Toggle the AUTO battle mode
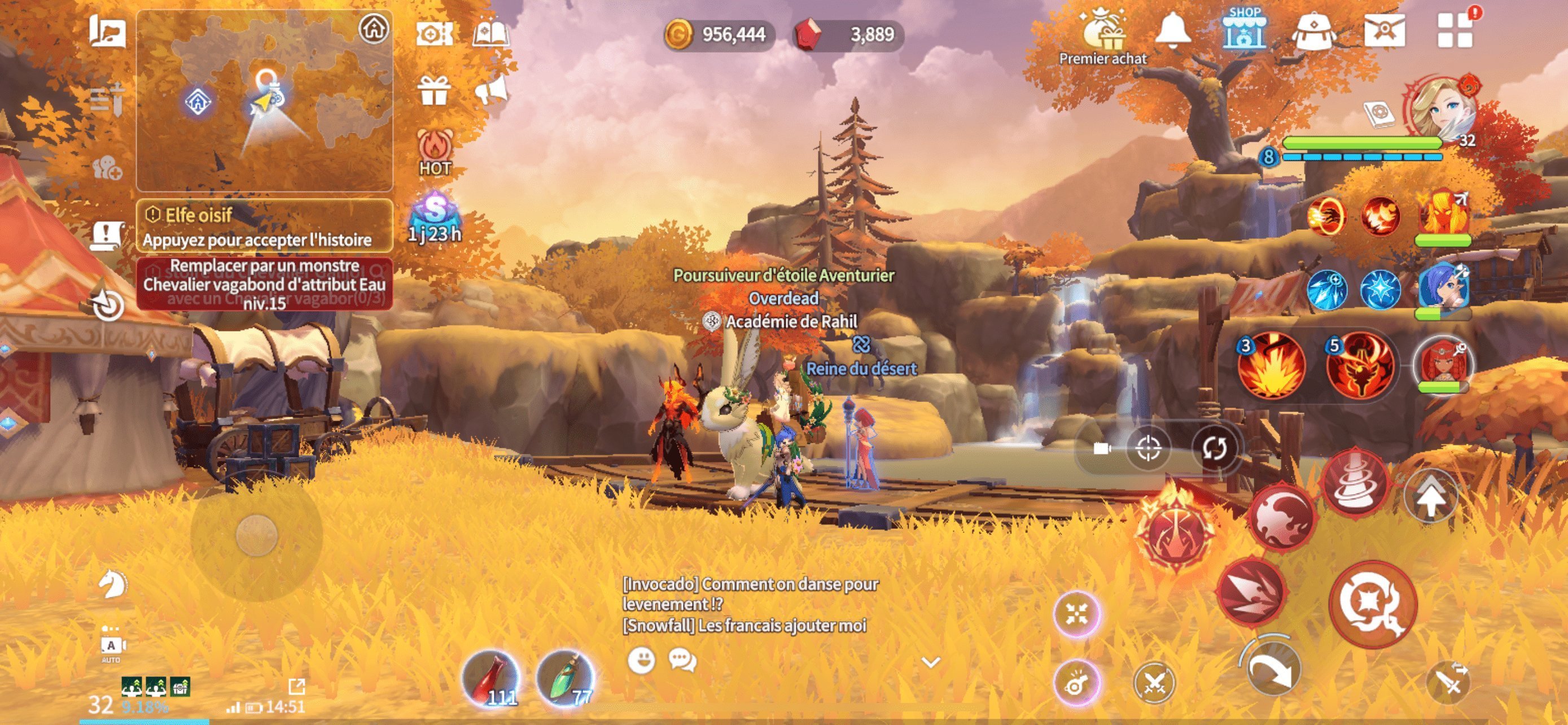The width and height of the screenshot is (1568, 725). tap(111, 647)
